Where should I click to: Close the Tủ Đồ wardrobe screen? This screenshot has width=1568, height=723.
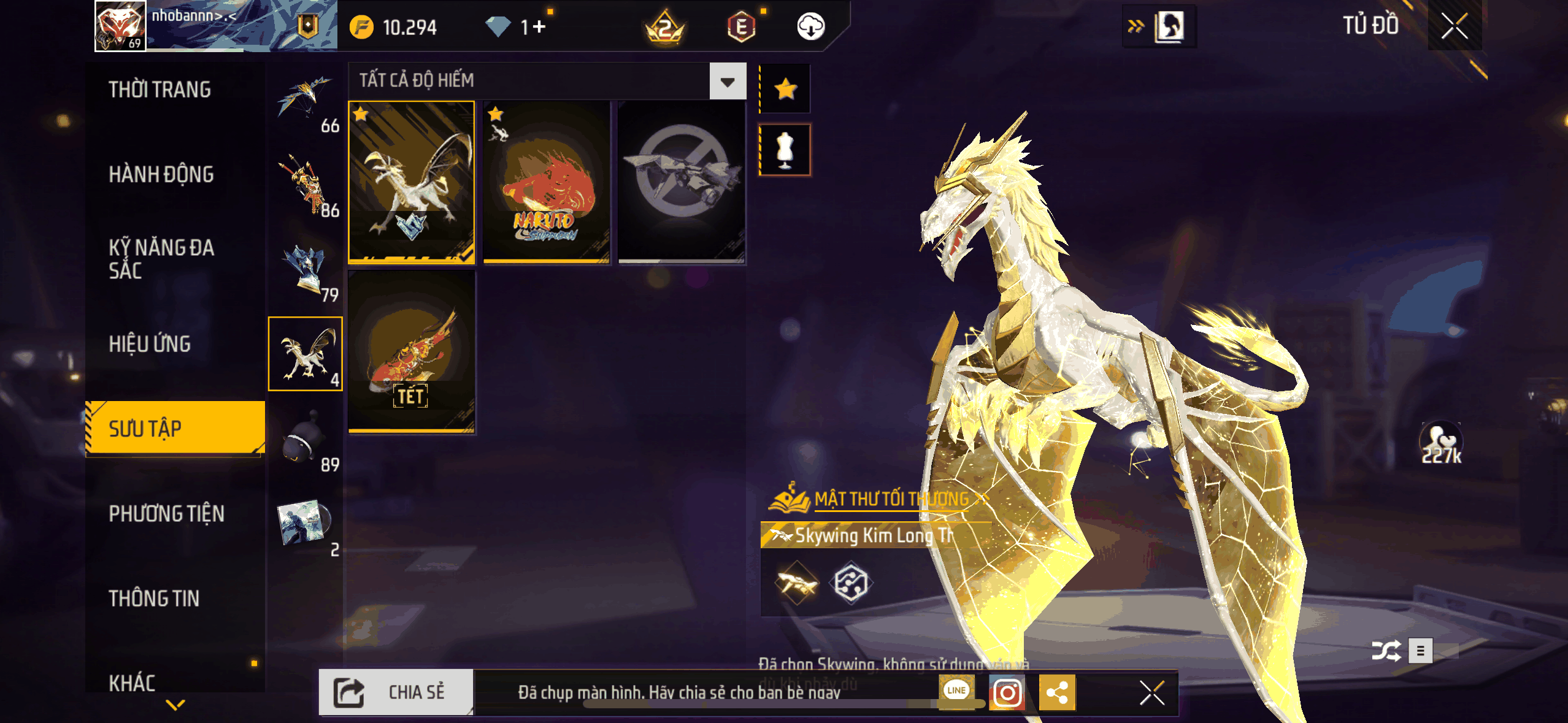tap(1454, 26)
